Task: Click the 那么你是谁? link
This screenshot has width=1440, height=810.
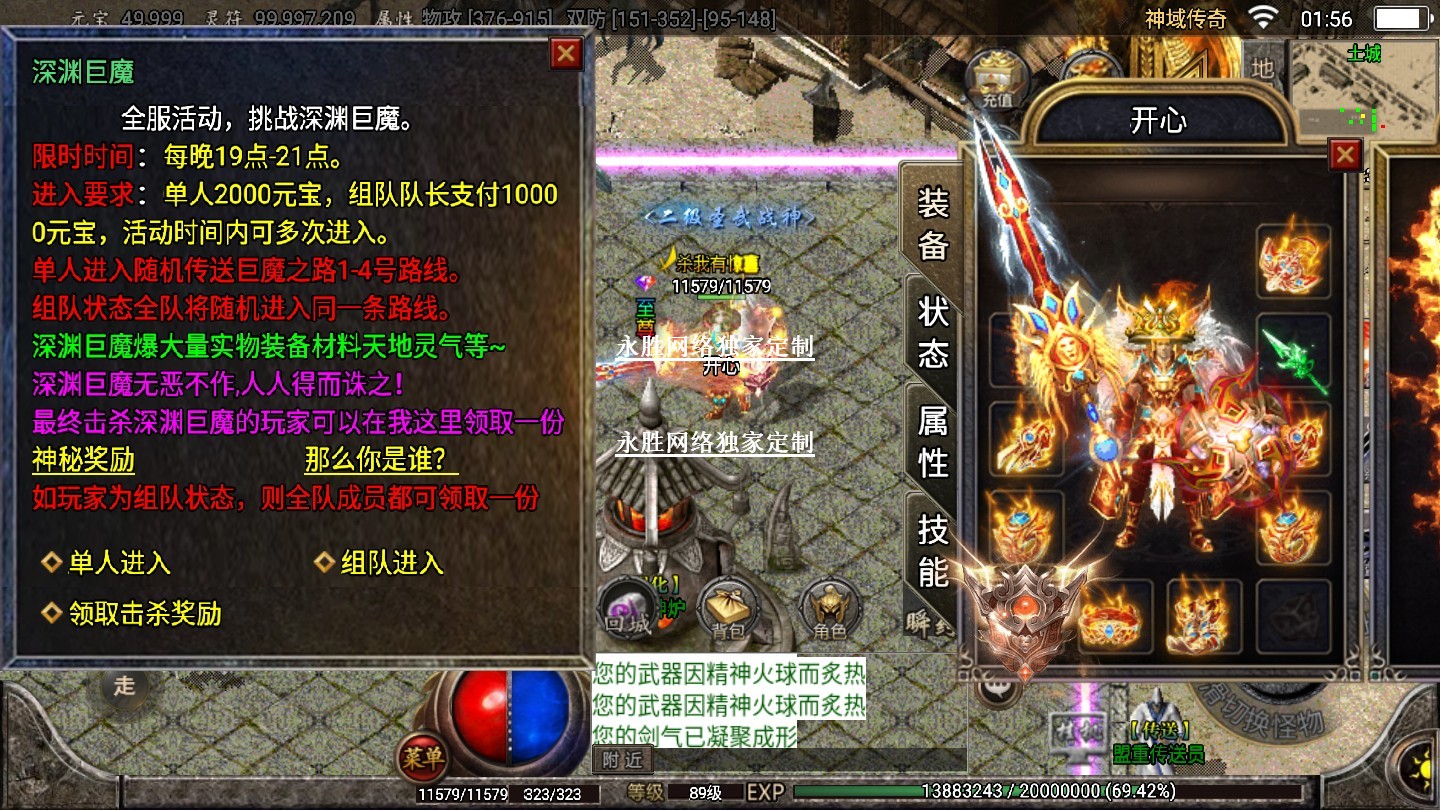Action: point(381,460)
